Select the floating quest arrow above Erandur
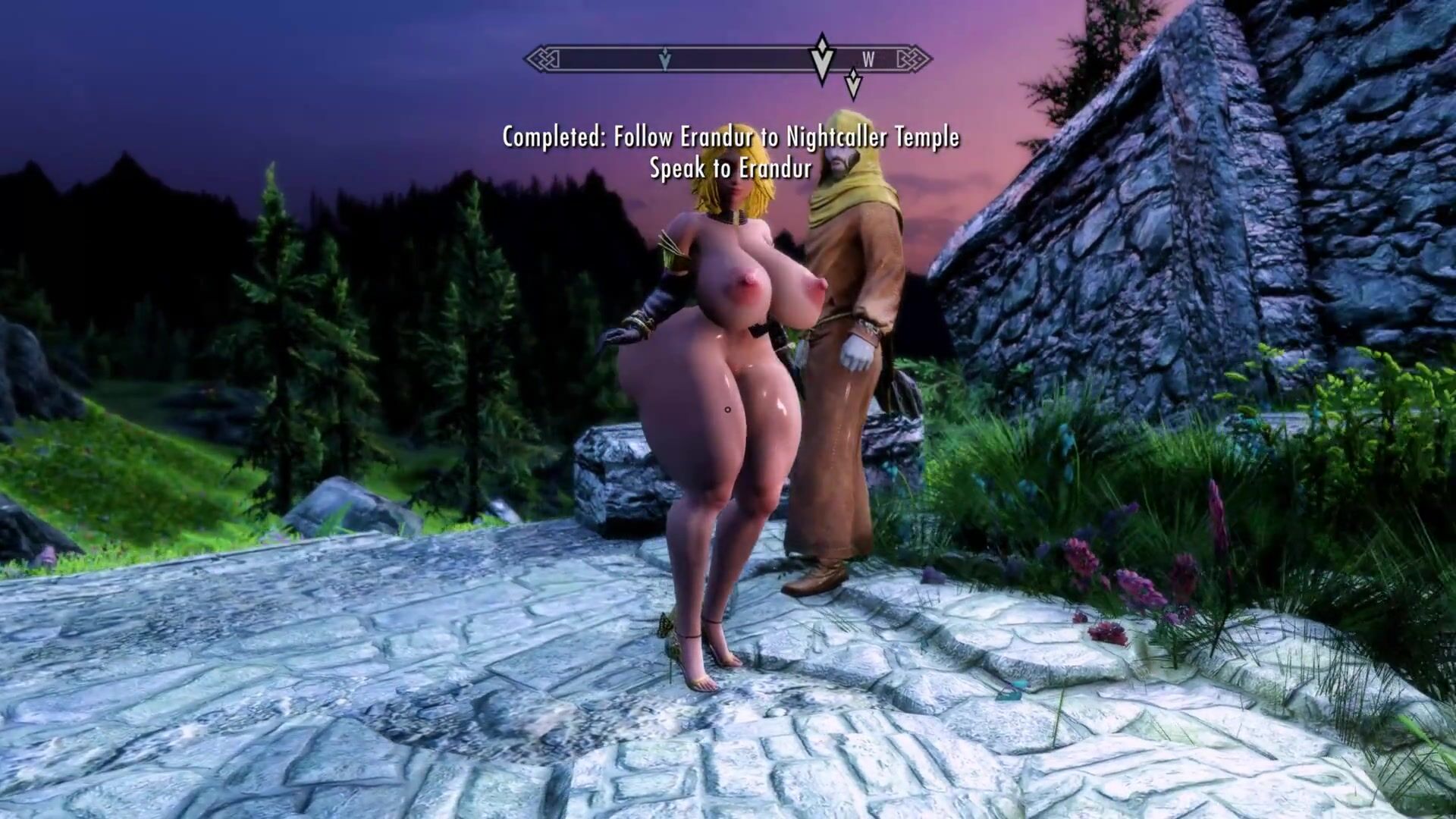1456x819 pixels. [853, 84]
